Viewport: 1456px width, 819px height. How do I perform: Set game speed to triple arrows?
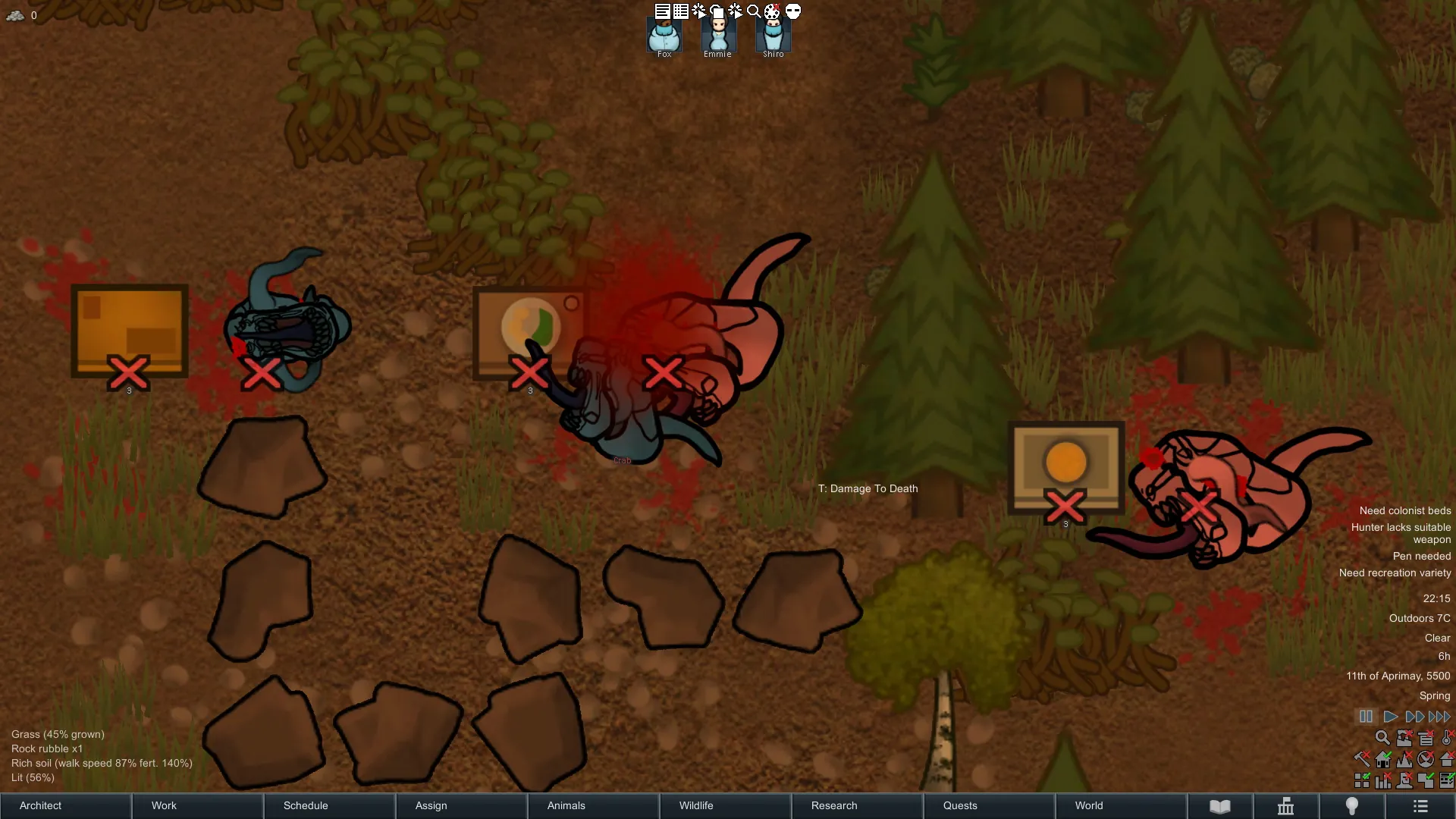[x=1439, y=717]
